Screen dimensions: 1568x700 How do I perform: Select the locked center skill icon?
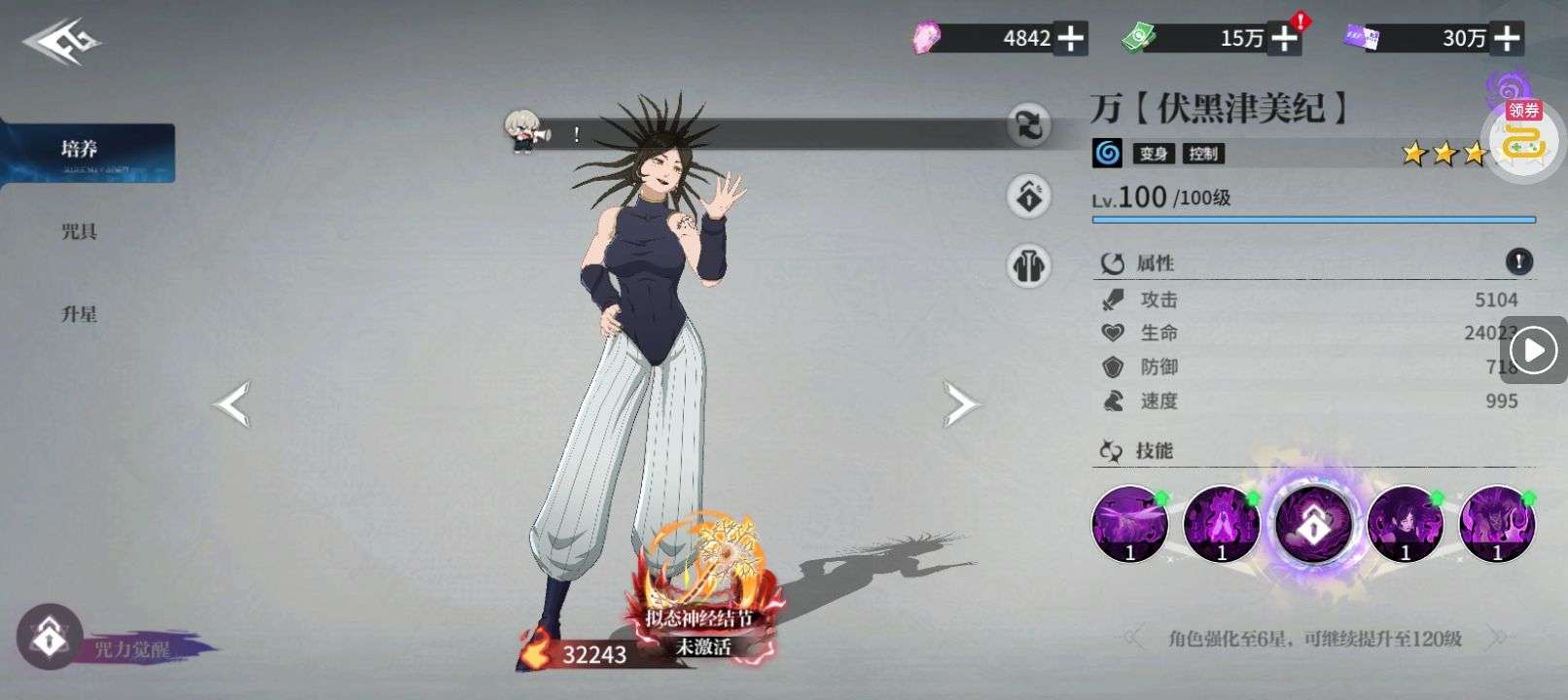[1313, 525]
